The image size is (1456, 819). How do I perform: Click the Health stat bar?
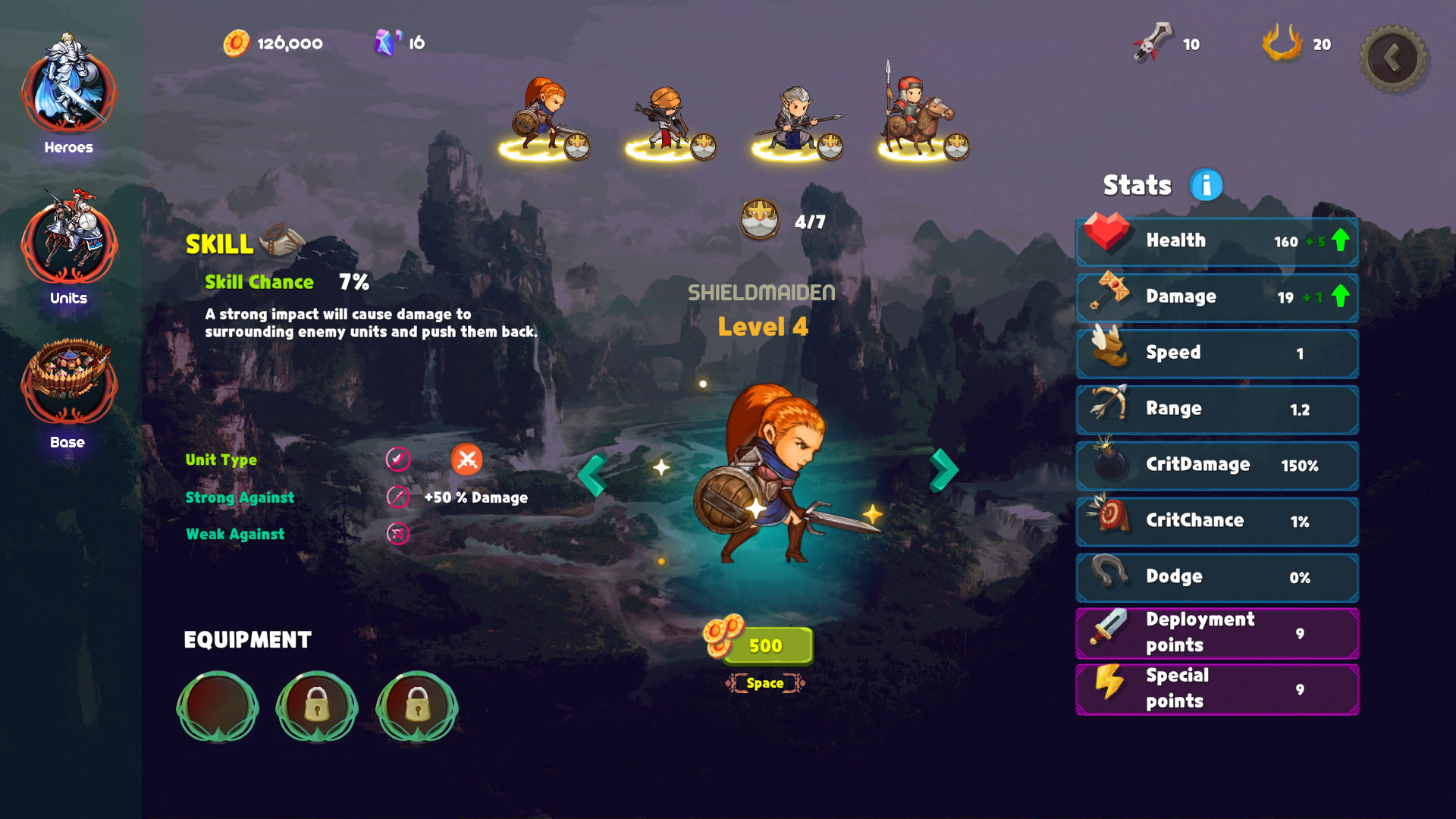(1216, 240)
